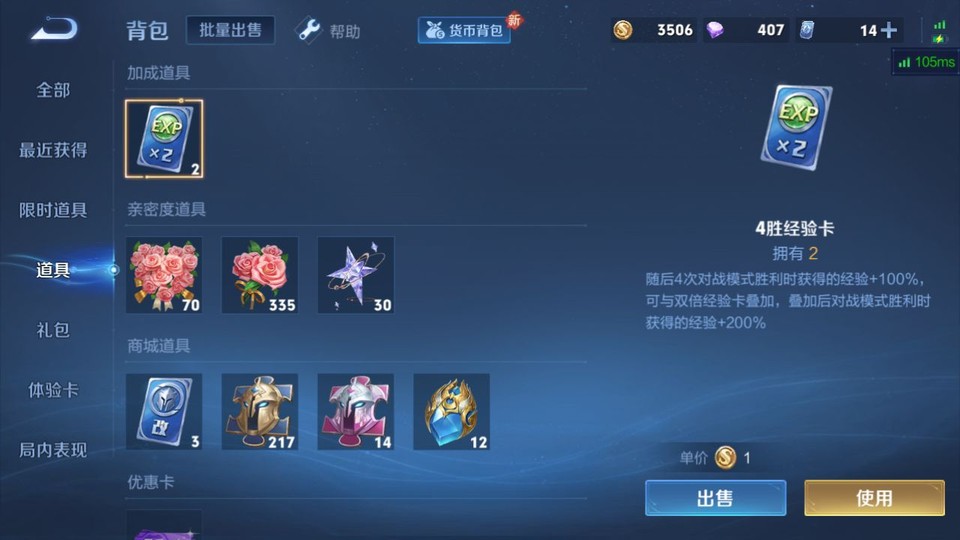Open 批量出售 bulk sell
The width and height of the screenshot is (960, 540).
tap(231, 30)
